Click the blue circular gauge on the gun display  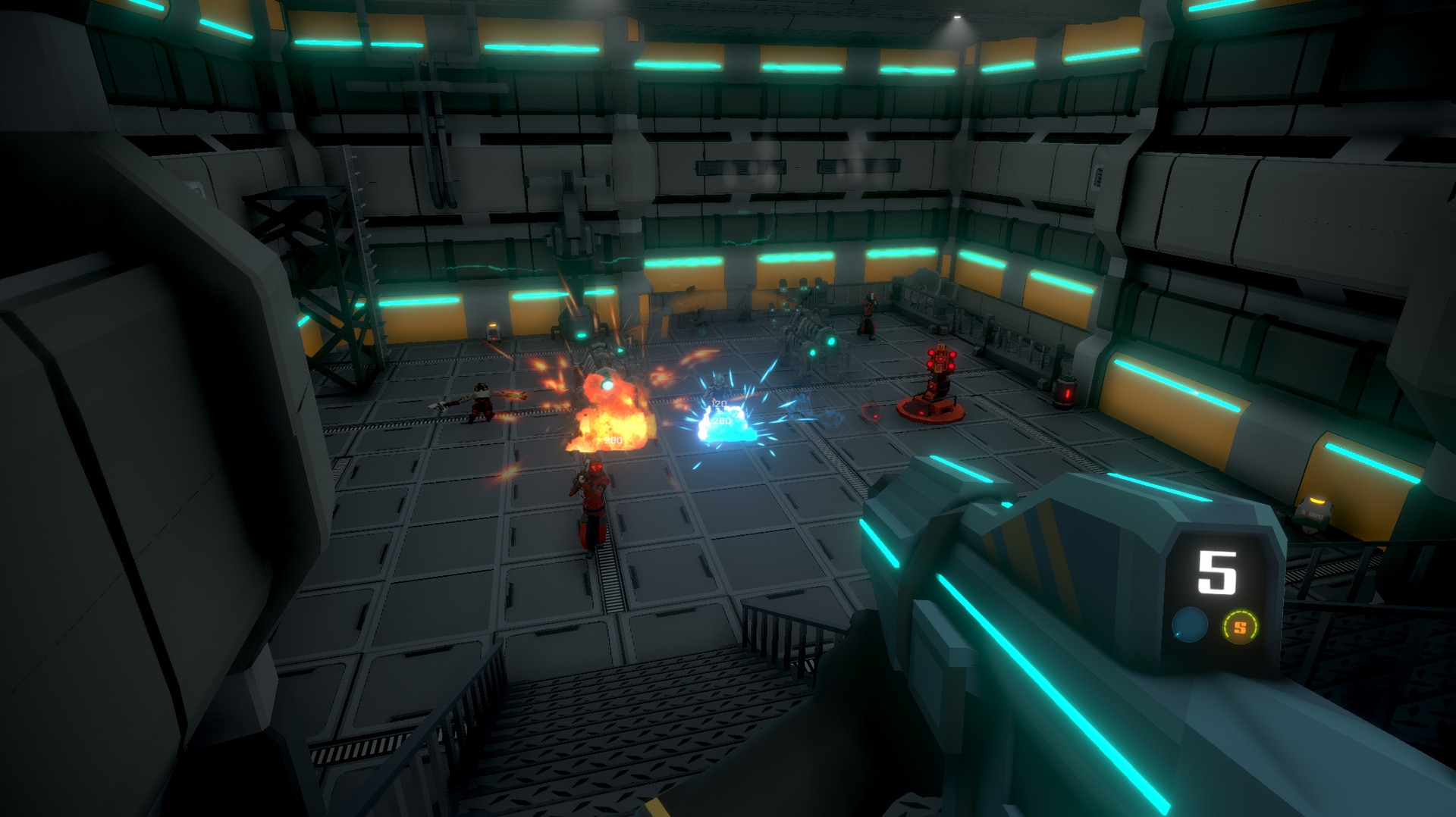pos(1189,624)
